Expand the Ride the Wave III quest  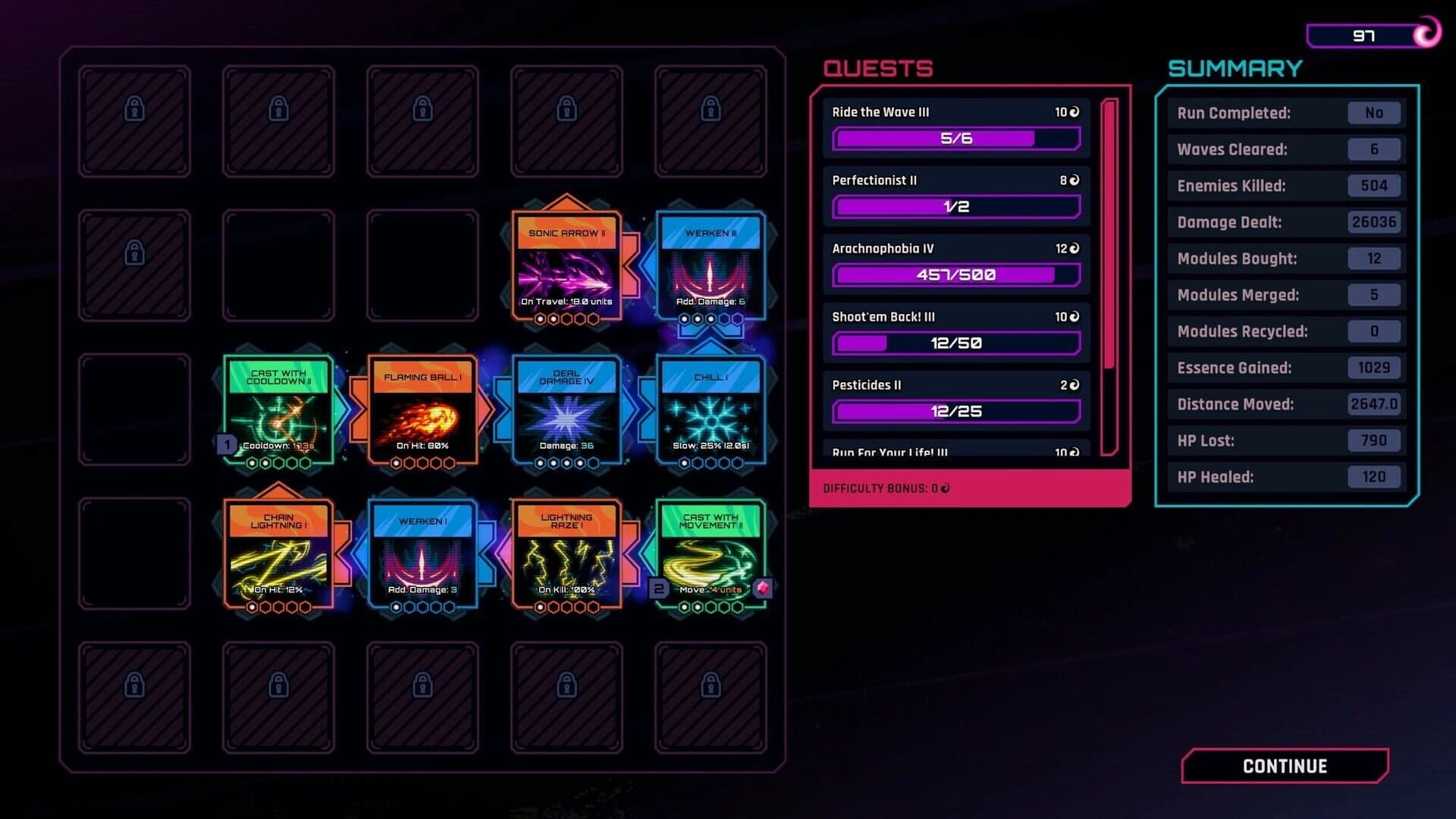click(955, 125)
